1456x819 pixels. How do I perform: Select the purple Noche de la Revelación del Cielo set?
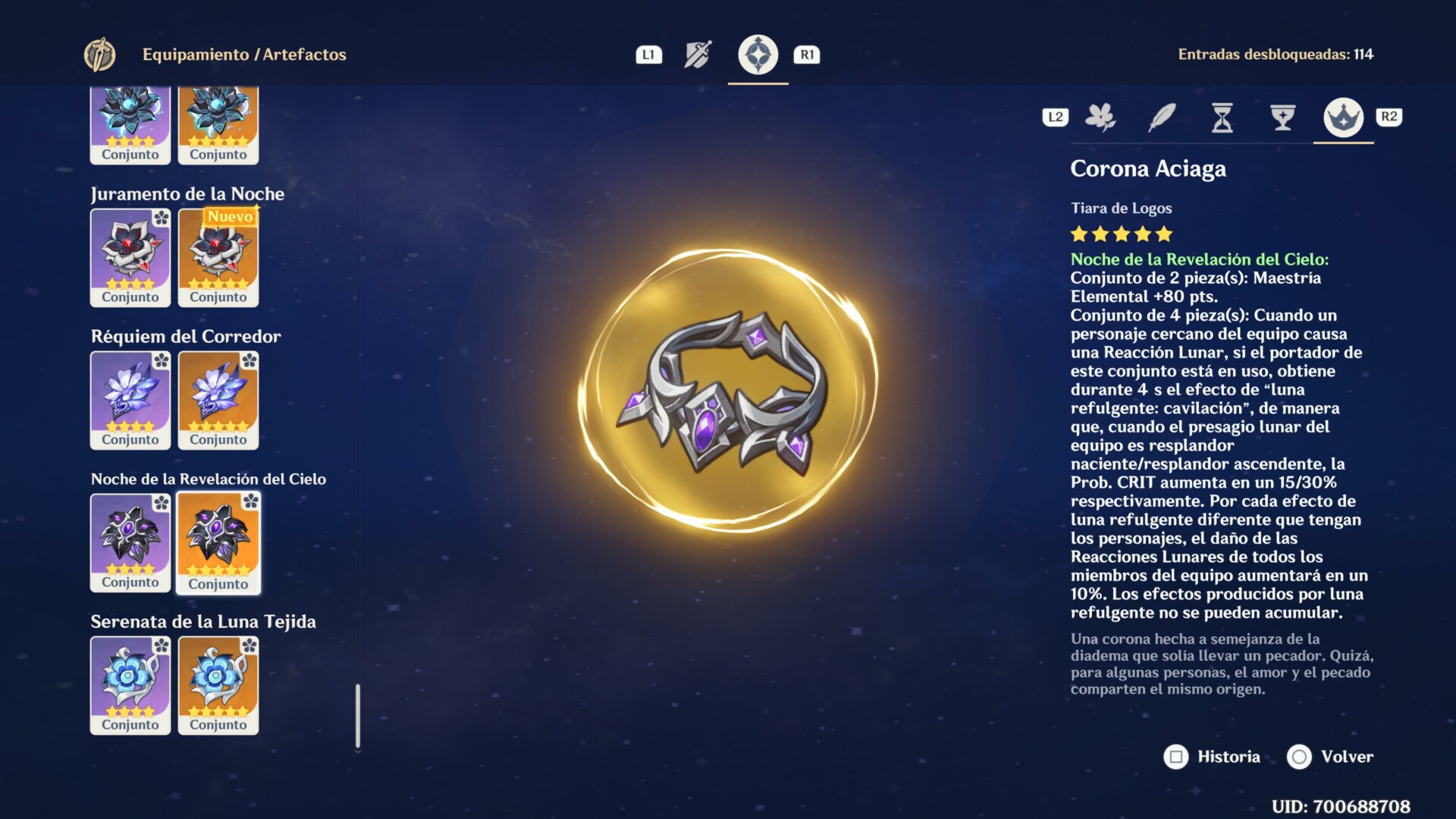pos(130,542)
